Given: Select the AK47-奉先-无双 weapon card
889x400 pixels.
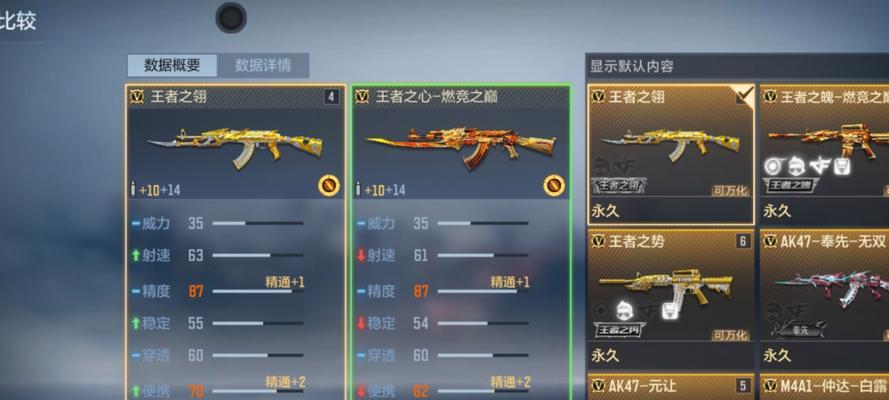Looking at the screenshot, I should click(824, 297).
